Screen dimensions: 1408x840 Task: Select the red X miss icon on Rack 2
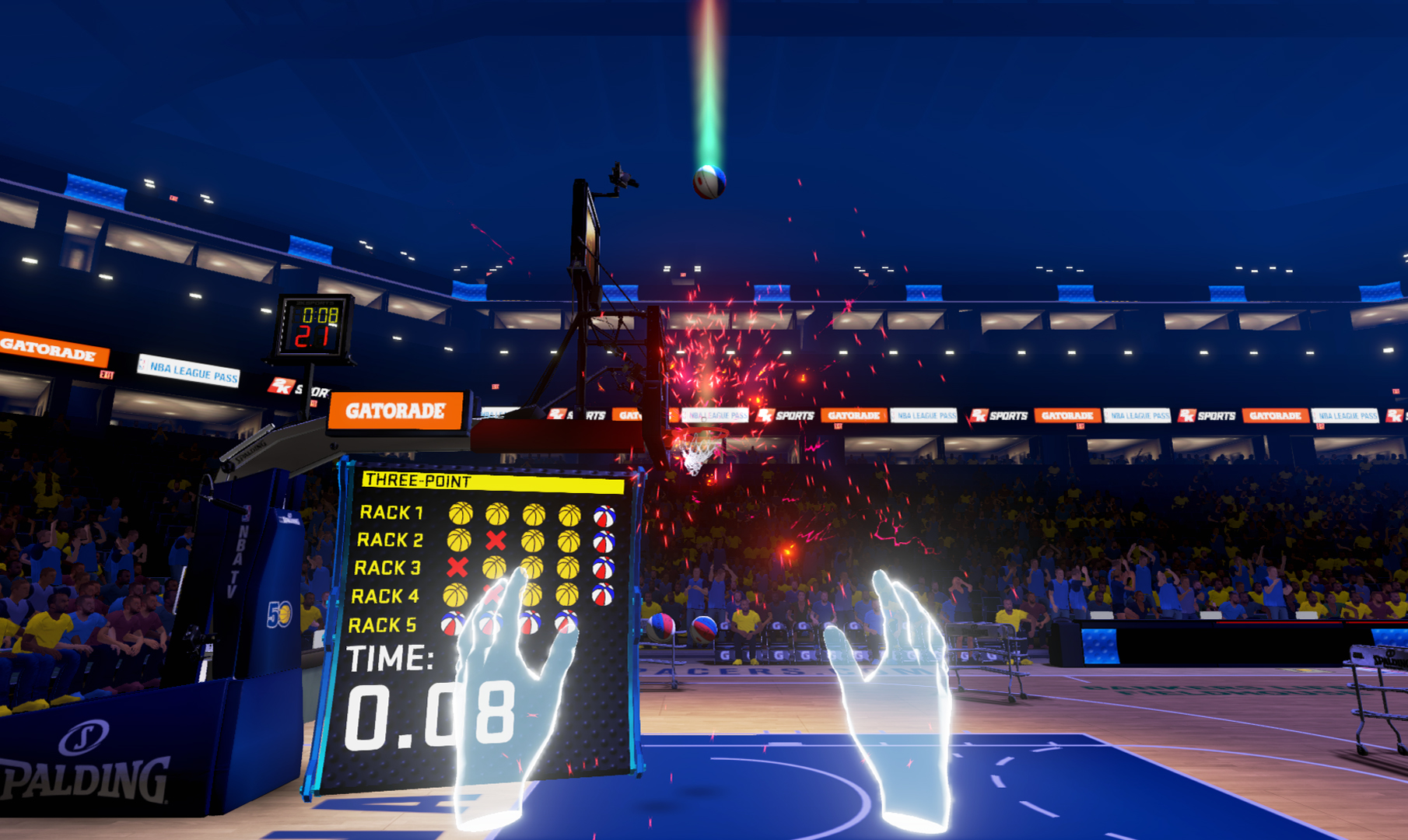tap(496, 541)
